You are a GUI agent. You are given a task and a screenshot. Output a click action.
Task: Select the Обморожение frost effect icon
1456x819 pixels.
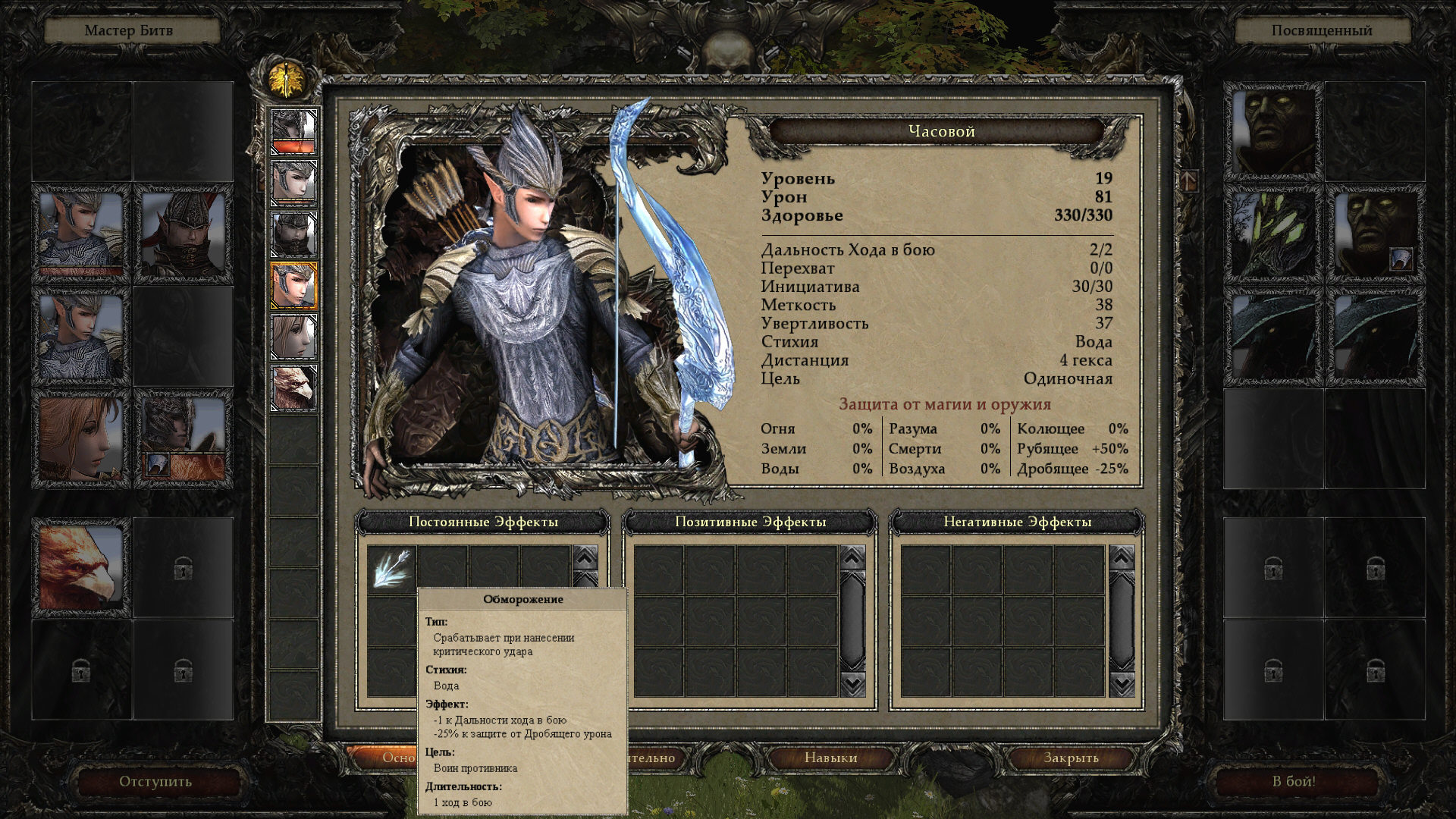coord(392,568)
